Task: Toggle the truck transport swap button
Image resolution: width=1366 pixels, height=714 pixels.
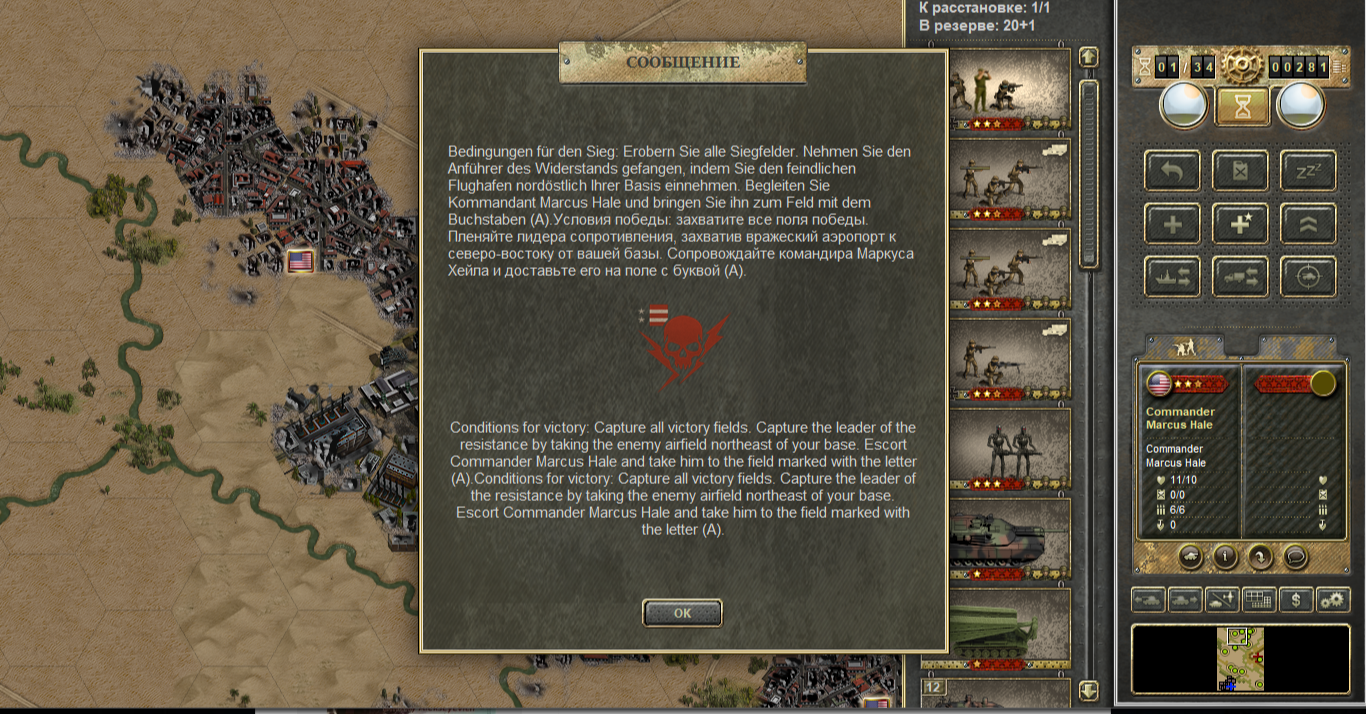Action: (x=1241, y=277)
